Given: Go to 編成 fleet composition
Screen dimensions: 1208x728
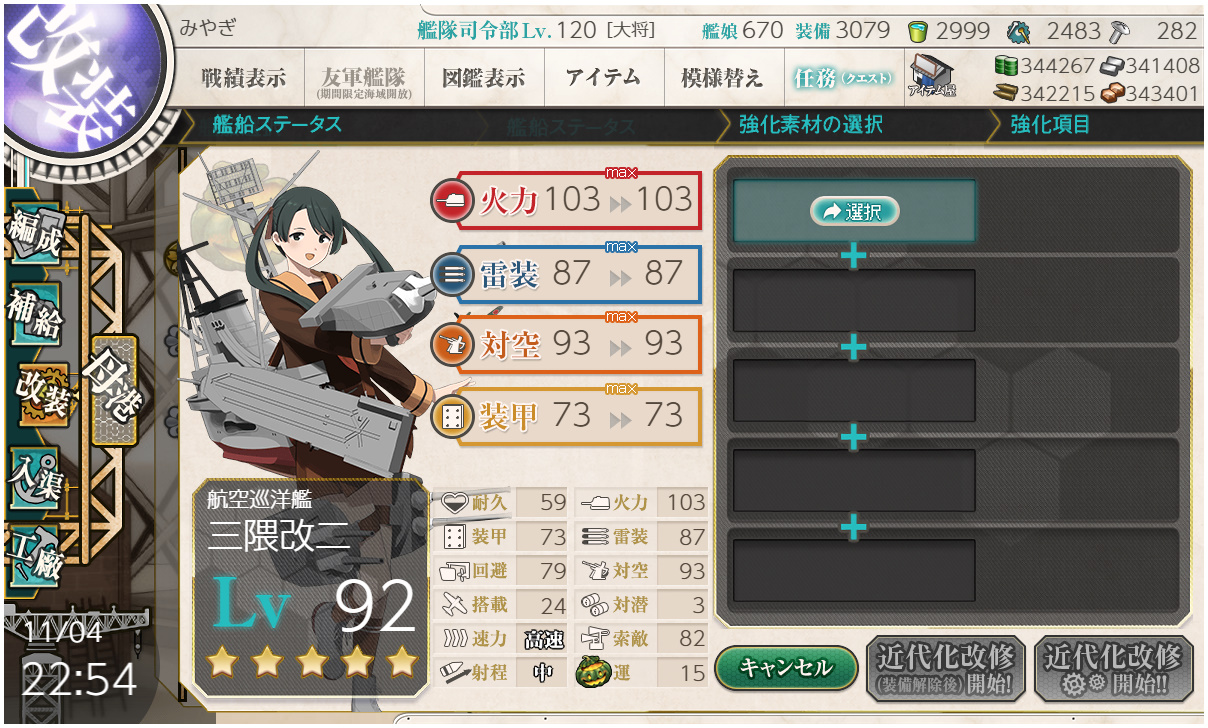Looking at the screenshot, I should coord(36,233).
